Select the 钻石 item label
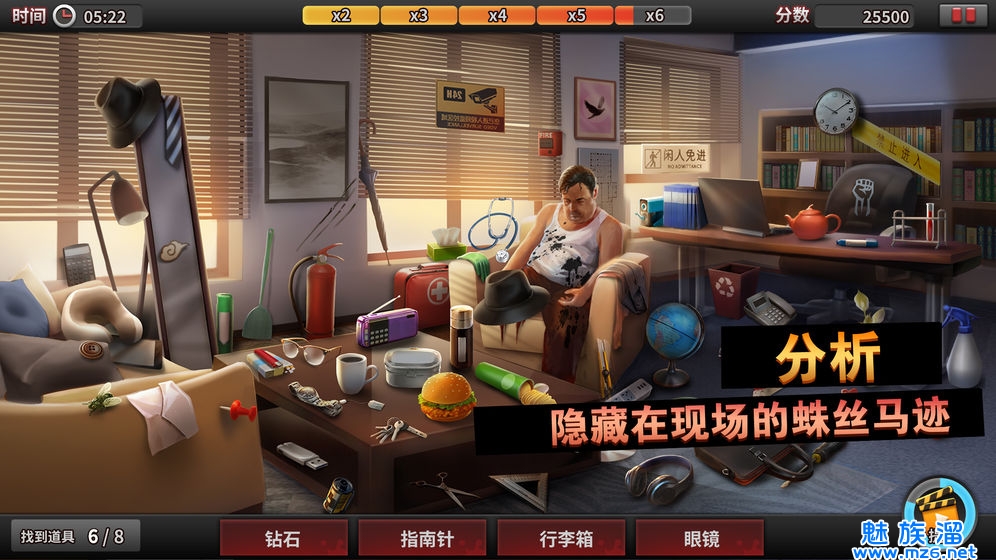The width and height of the screenshot is (996, 560). [284, 538]
